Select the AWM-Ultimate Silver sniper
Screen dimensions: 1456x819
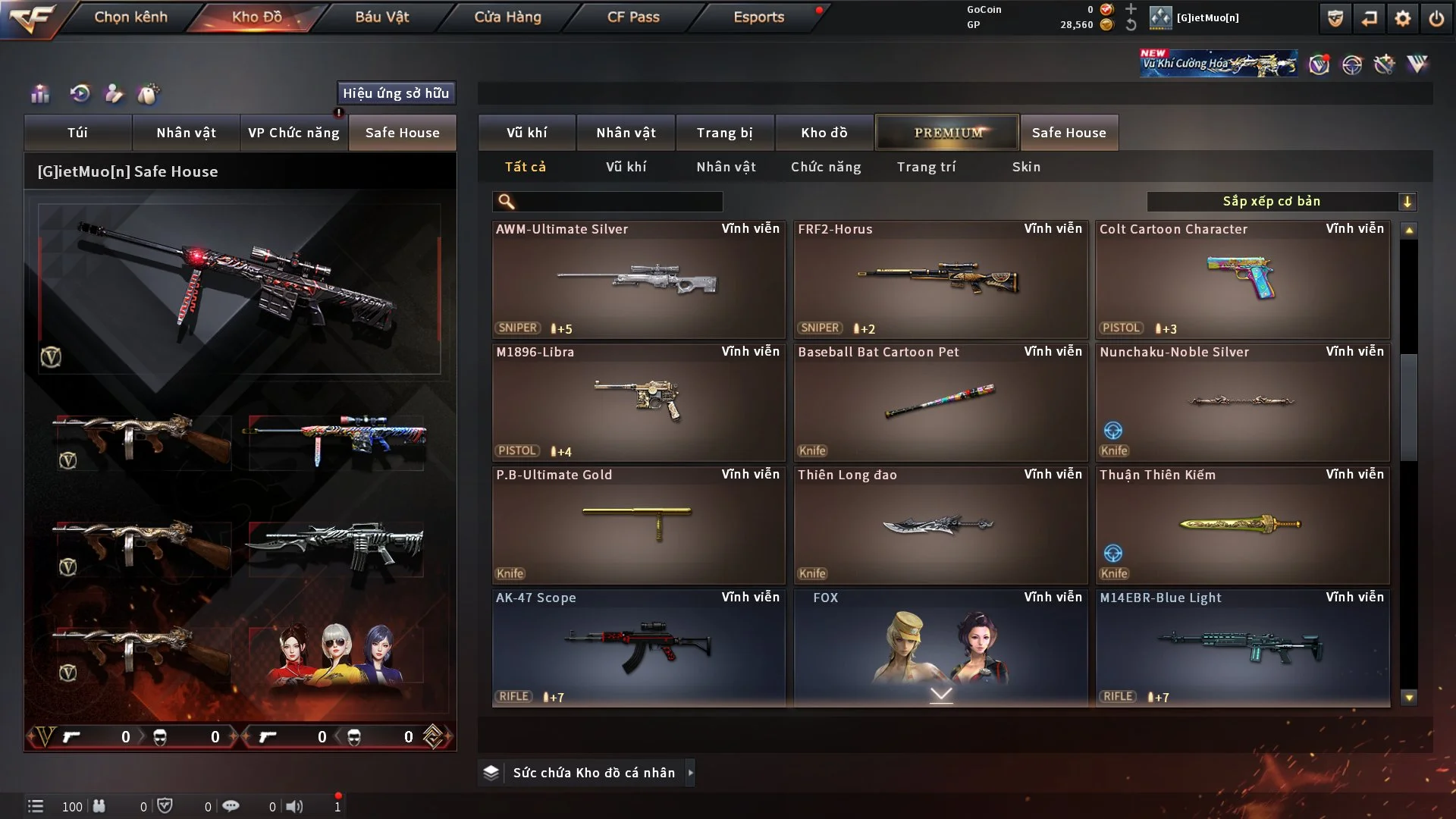click(638, 280)
